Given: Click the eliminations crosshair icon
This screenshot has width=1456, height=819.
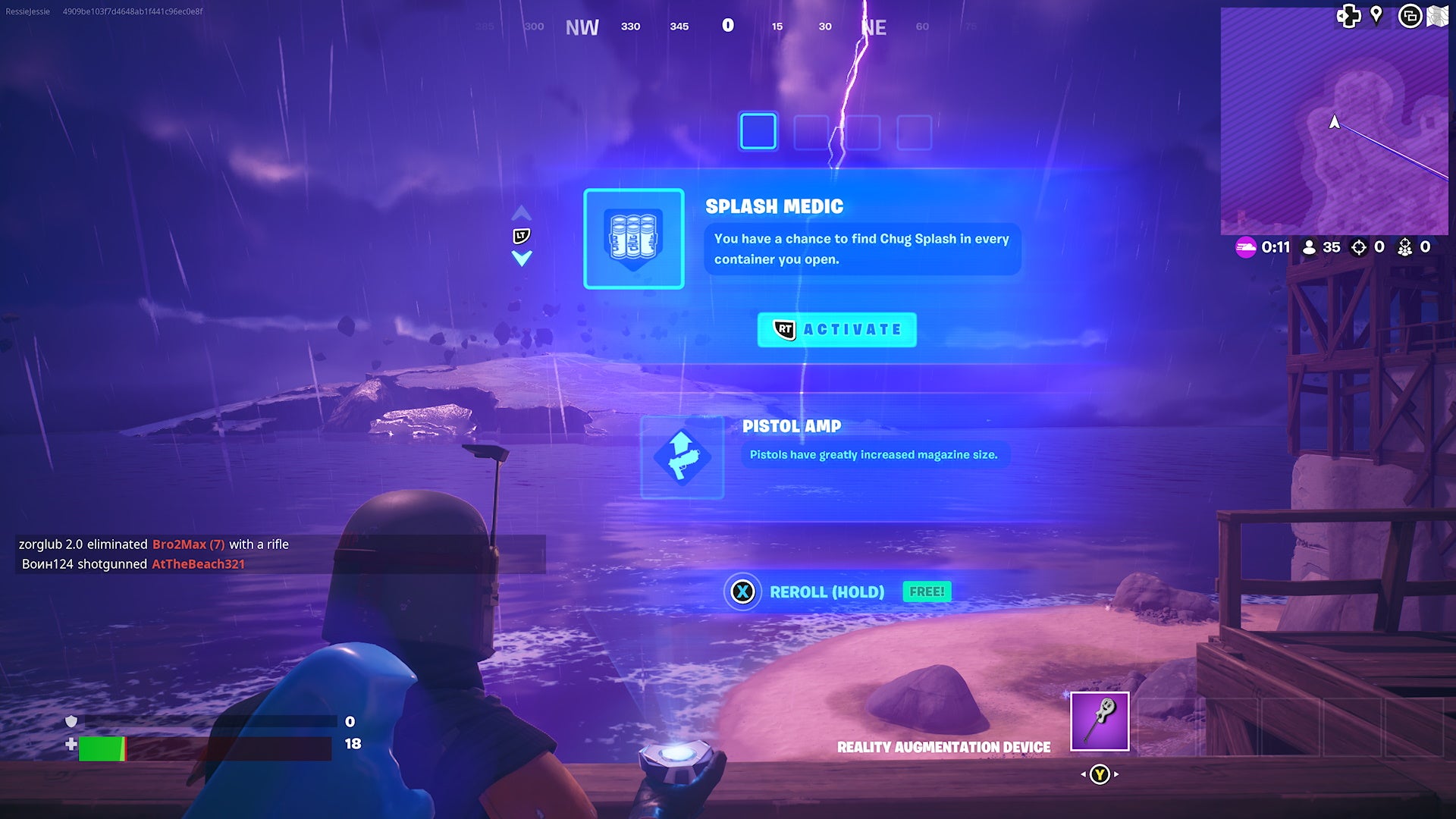Looking at the screenshot, I should tap(1359, 247).
